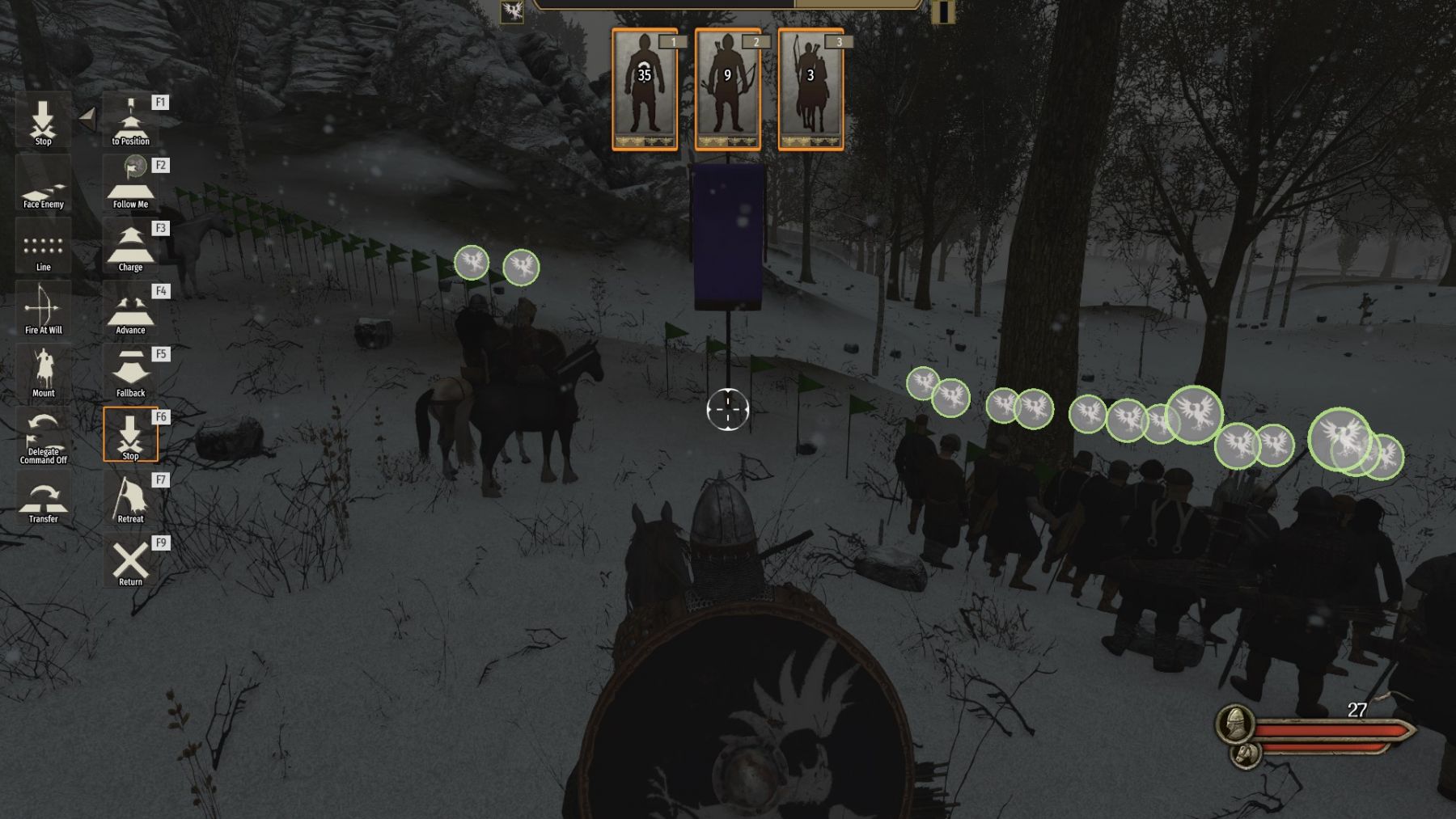Toggle the Mount order

(43, 374)
